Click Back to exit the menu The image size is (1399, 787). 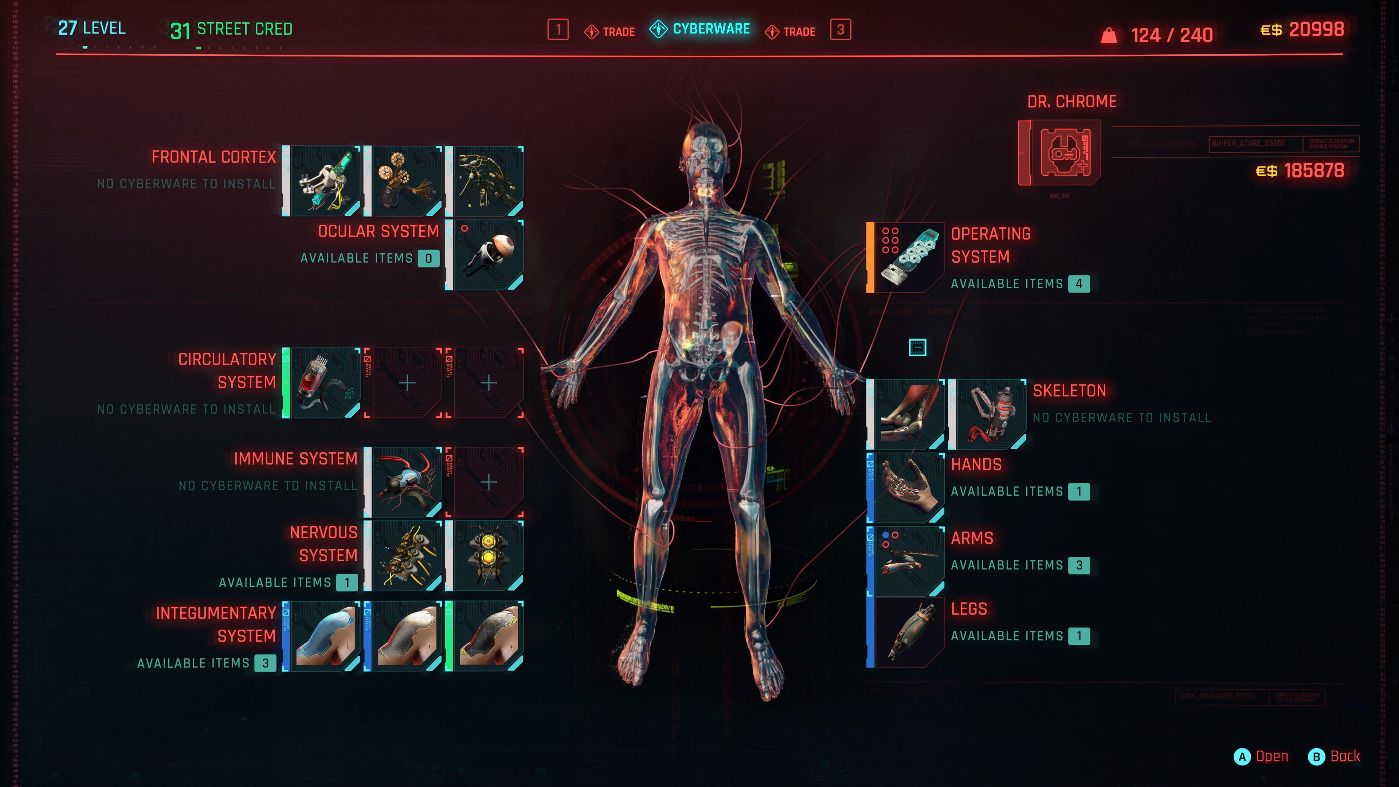1335,756
